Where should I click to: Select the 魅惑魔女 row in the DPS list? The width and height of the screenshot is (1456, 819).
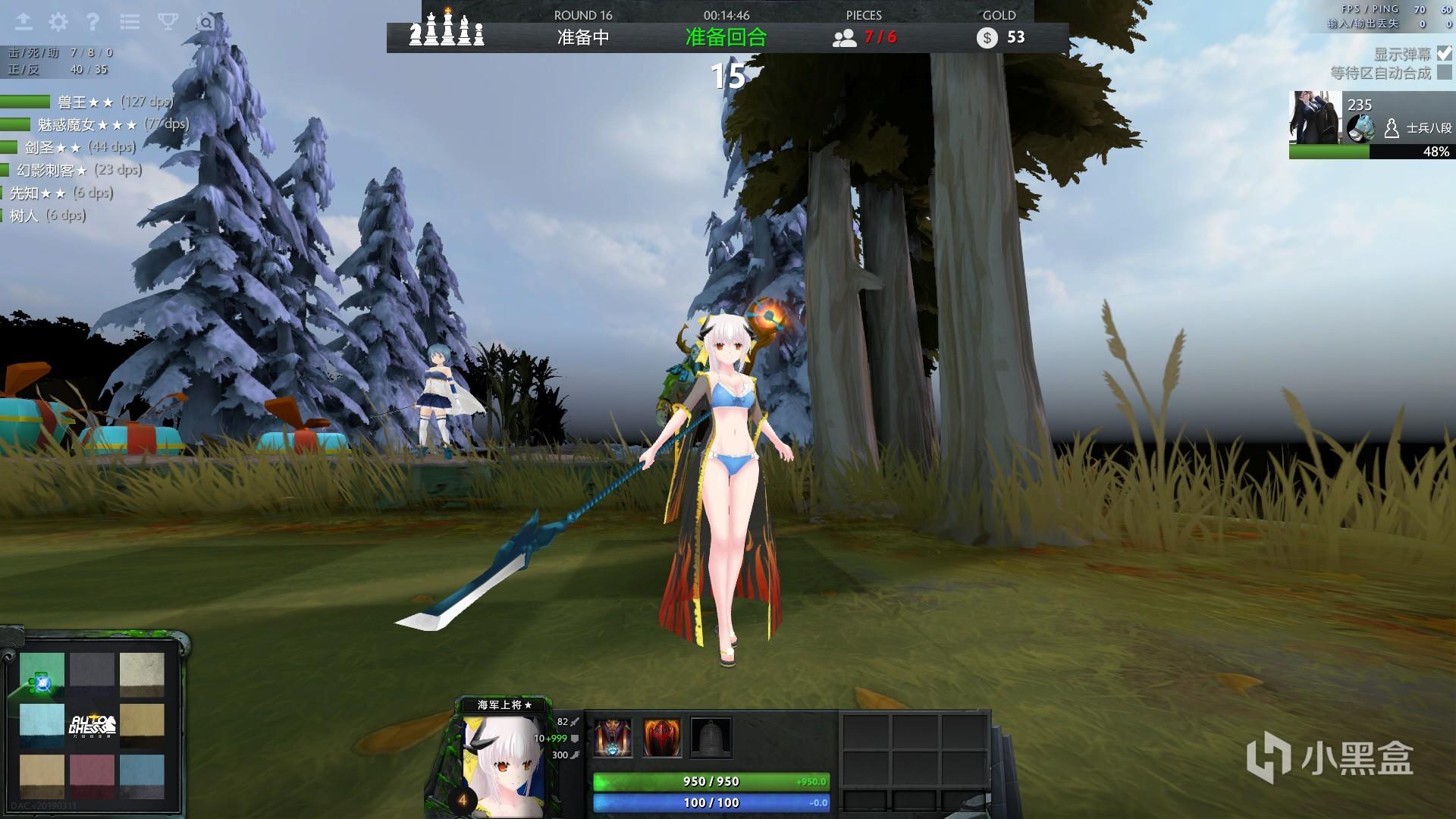click(95, 124)
